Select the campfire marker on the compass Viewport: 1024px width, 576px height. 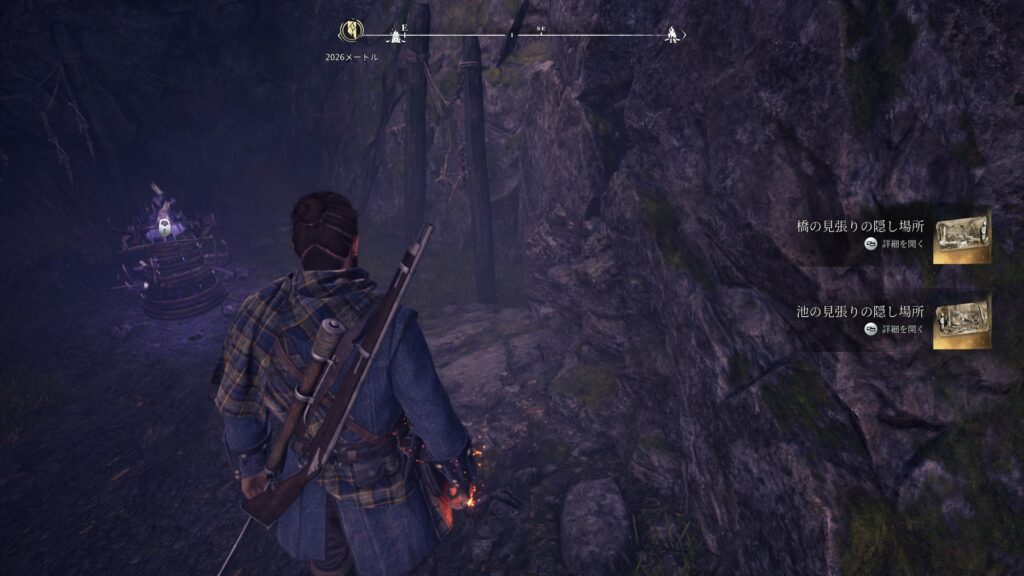pyautogui.click(x=672, y=34)
